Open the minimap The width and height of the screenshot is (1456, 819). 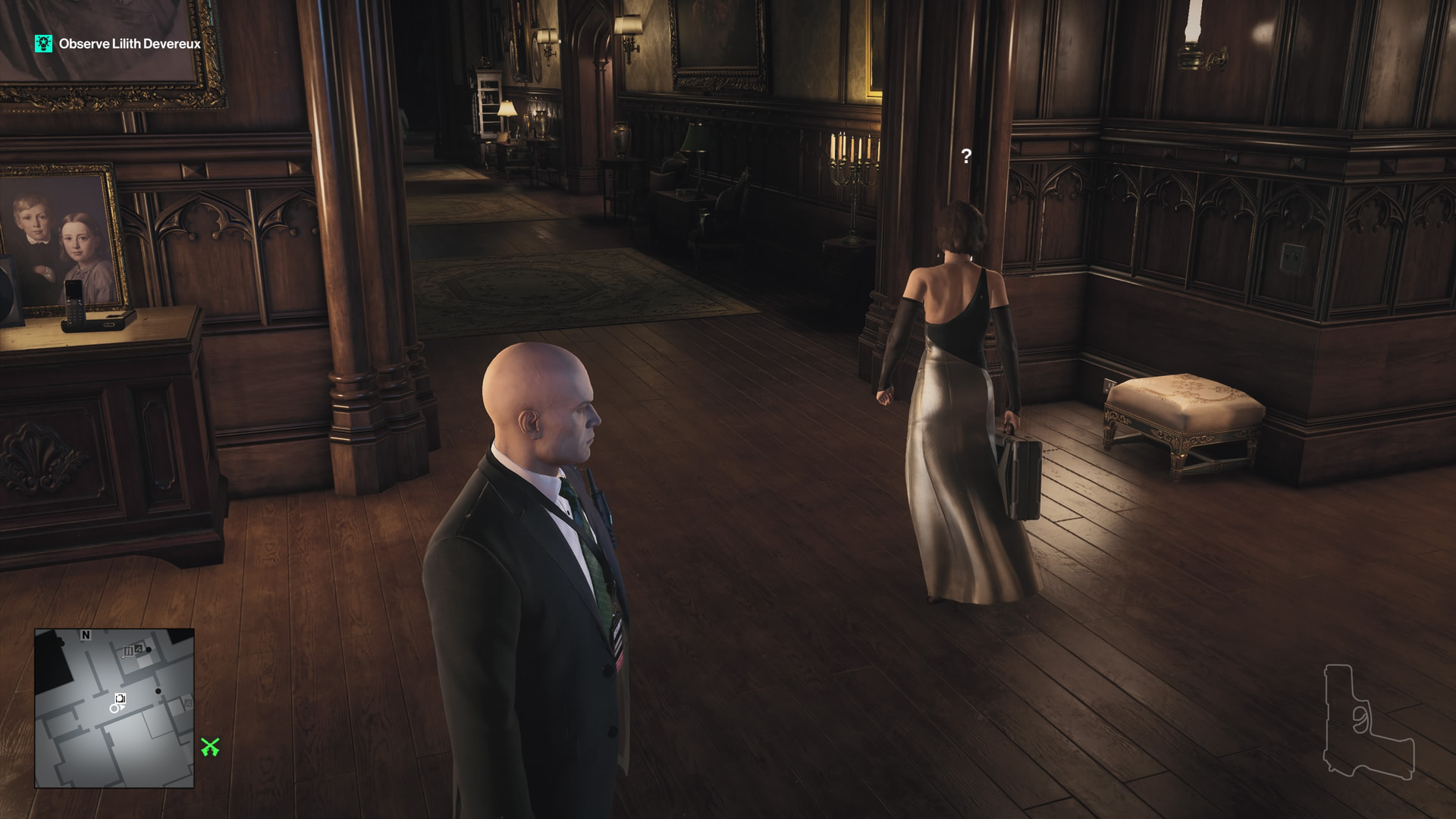115,708
